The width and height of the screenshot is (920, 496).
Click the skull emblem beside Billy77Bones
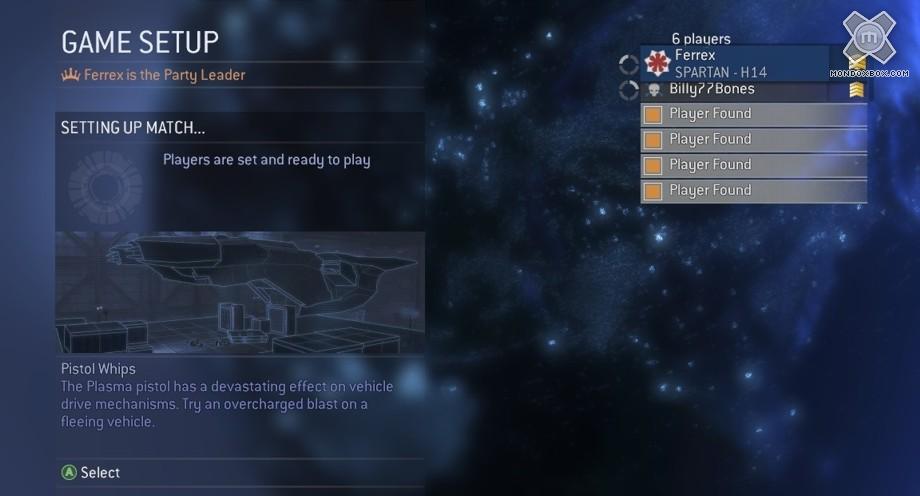point(654,90)
